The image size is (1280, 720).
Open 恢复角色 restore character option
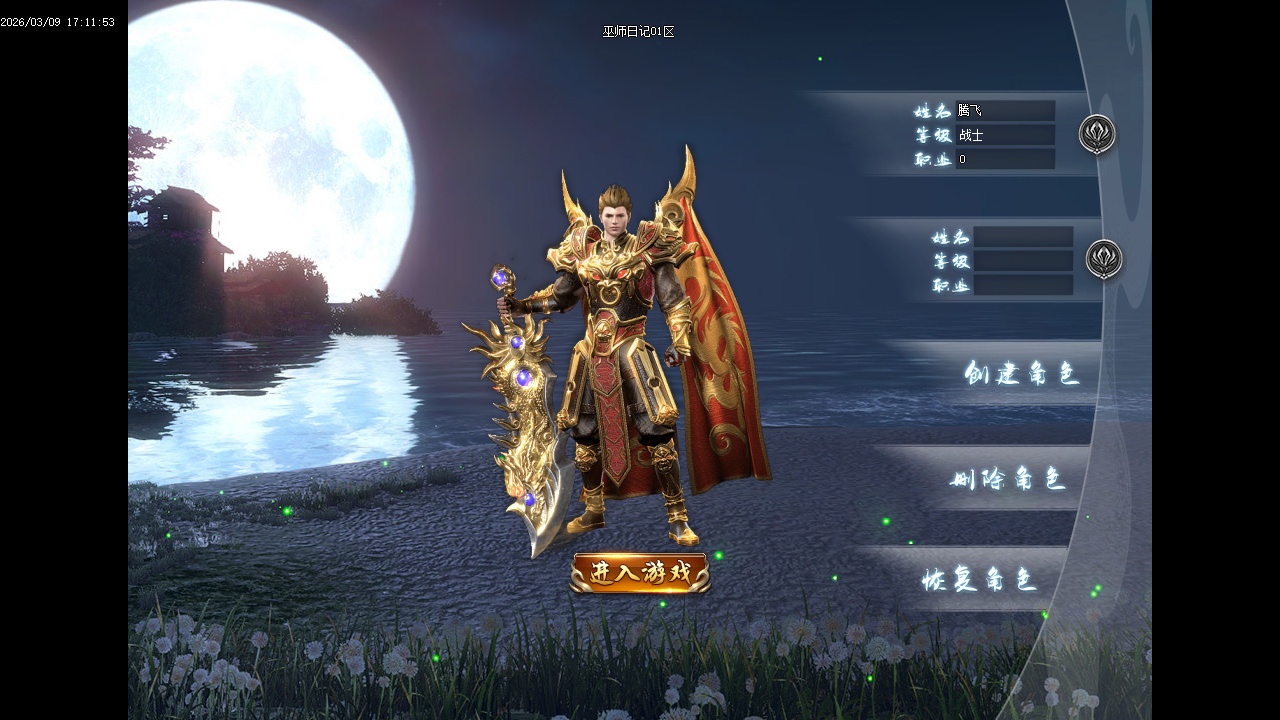(980, 580)
